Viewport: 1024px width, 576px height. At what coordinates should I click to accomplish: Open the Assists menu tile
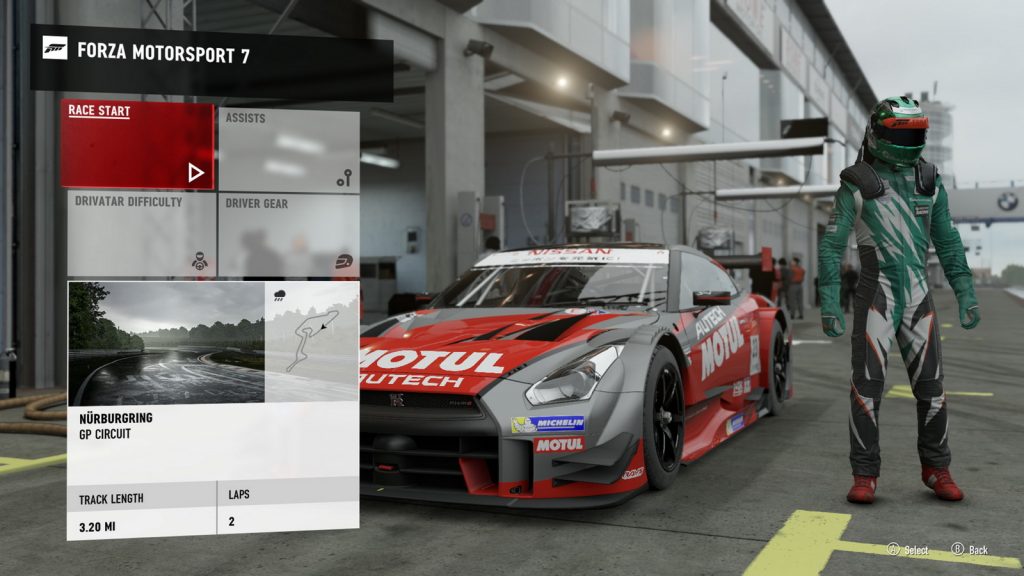click(289, 150)
